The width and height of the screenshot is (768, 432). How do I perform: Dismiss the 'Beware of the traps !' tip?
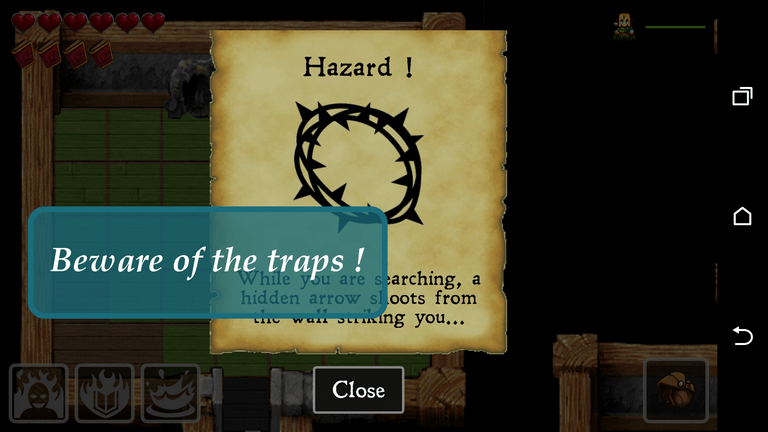pyautogui.click(x=207, y=261)
